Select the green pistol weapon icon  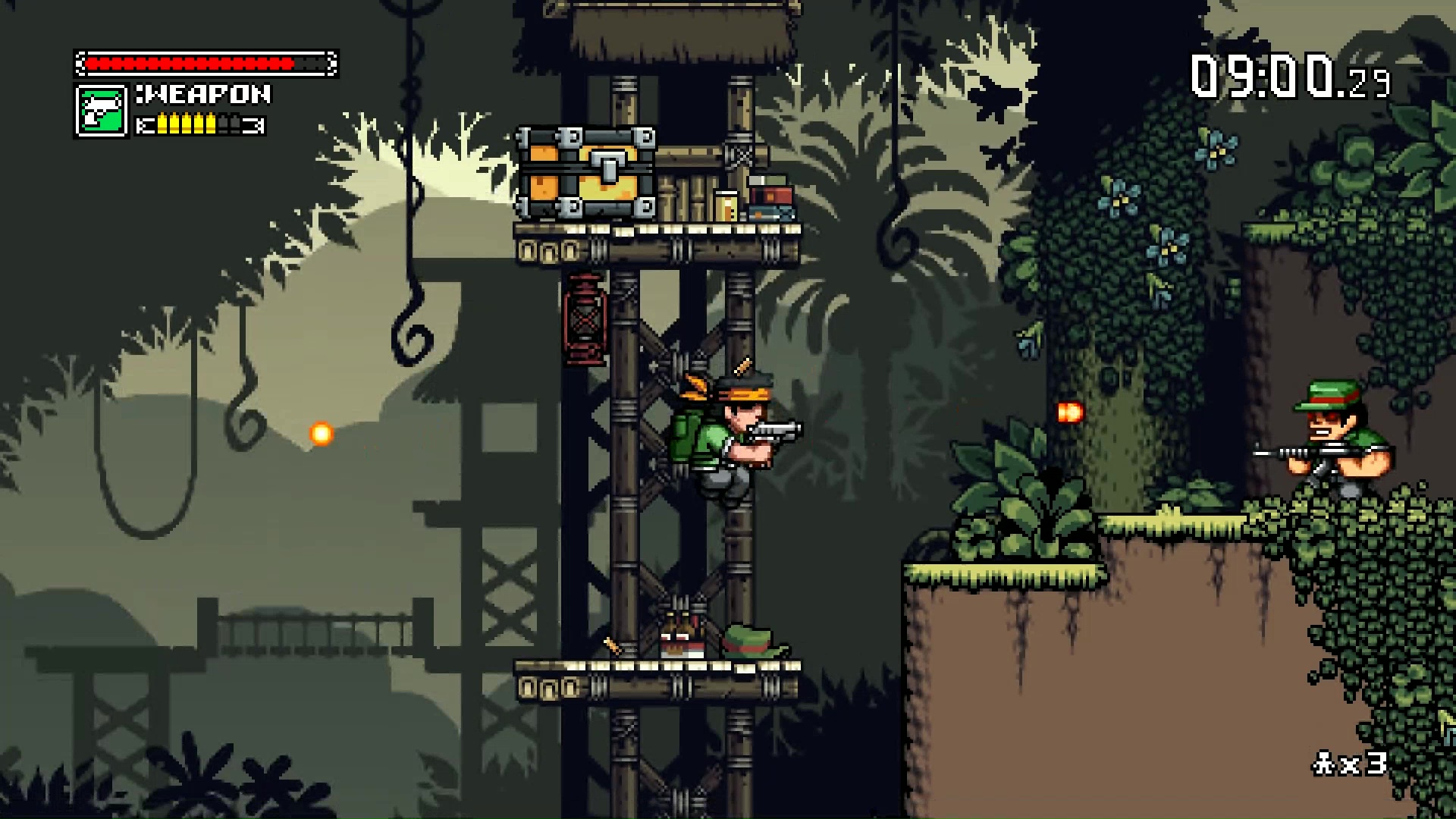click(101, 111)
